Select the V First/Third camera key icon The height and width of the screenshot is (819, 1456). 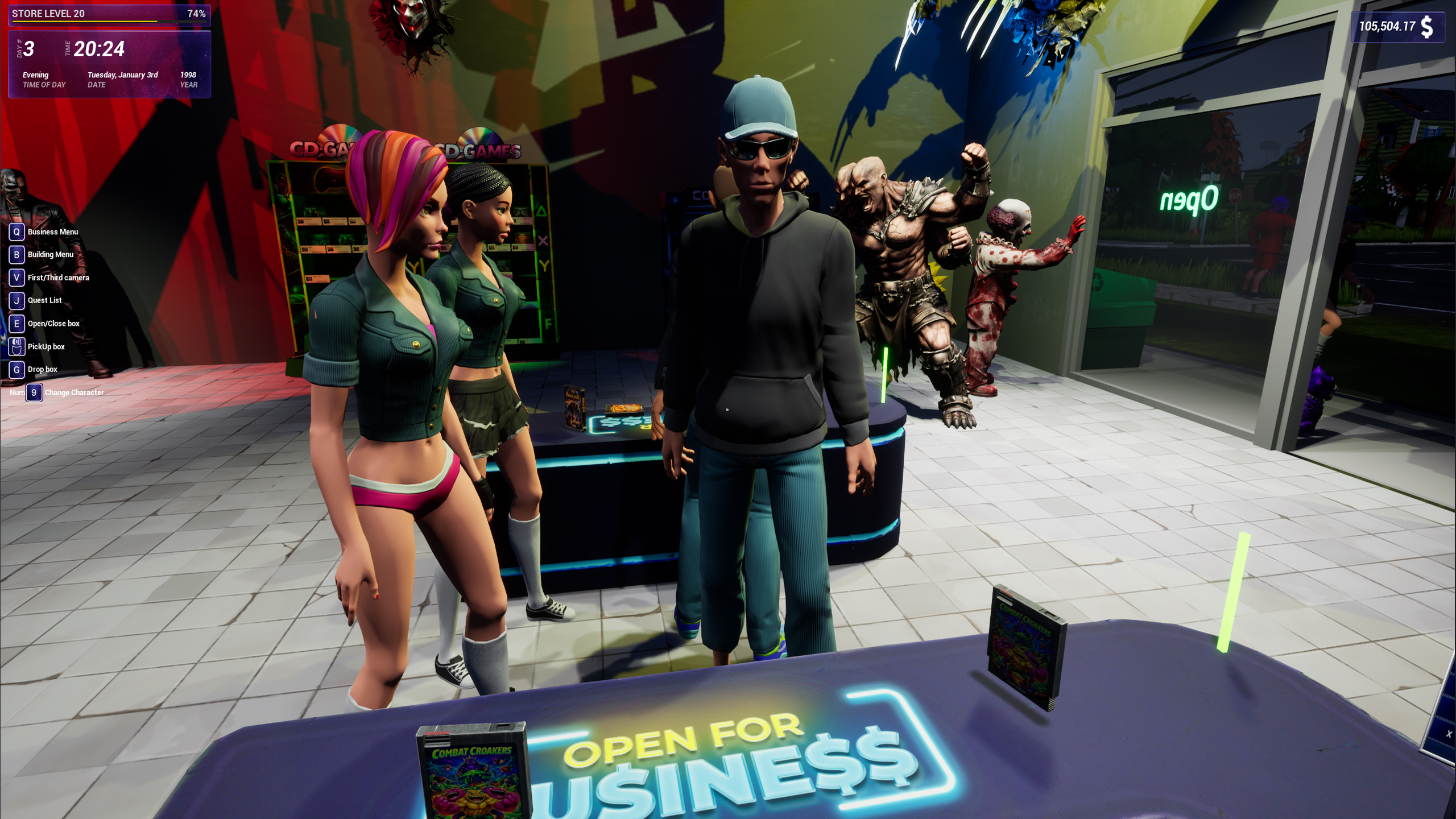click(x=16, y=278)
